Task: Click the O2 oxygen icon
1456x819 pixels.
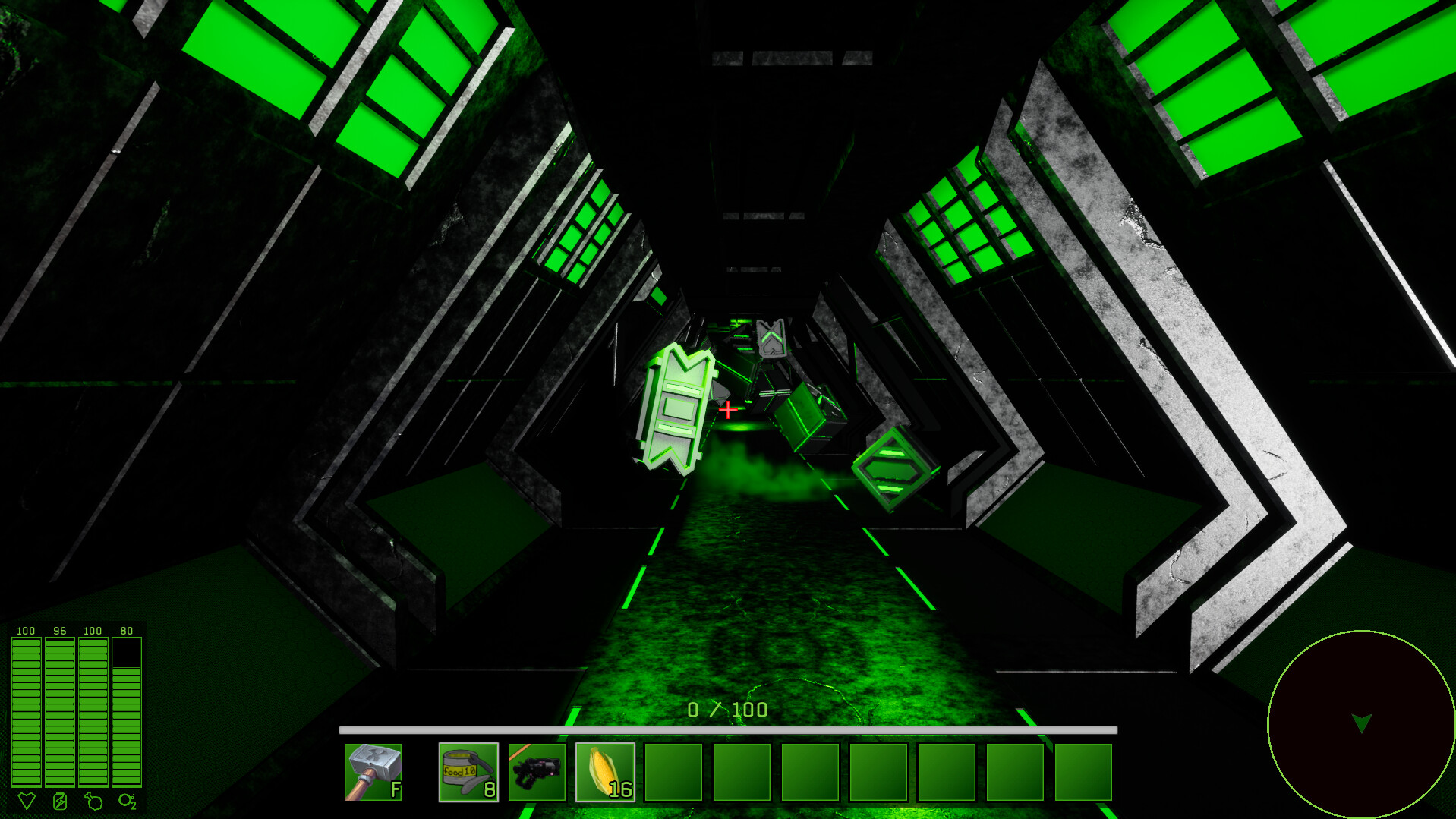Action: tap(126, 799)
